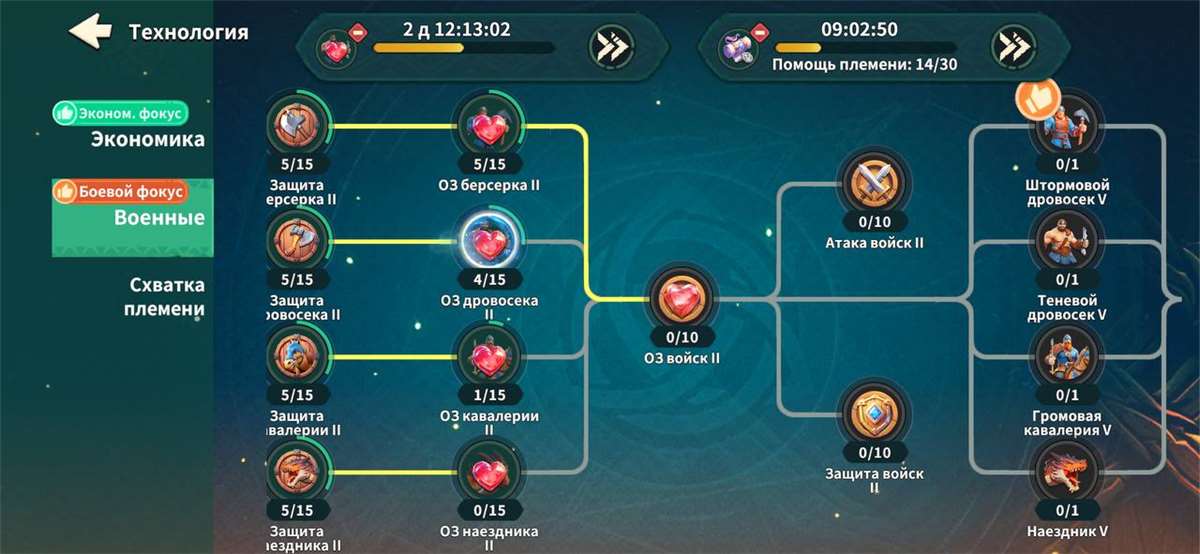Select the Военные tab

pyautogui.click(x=158, y=218)
